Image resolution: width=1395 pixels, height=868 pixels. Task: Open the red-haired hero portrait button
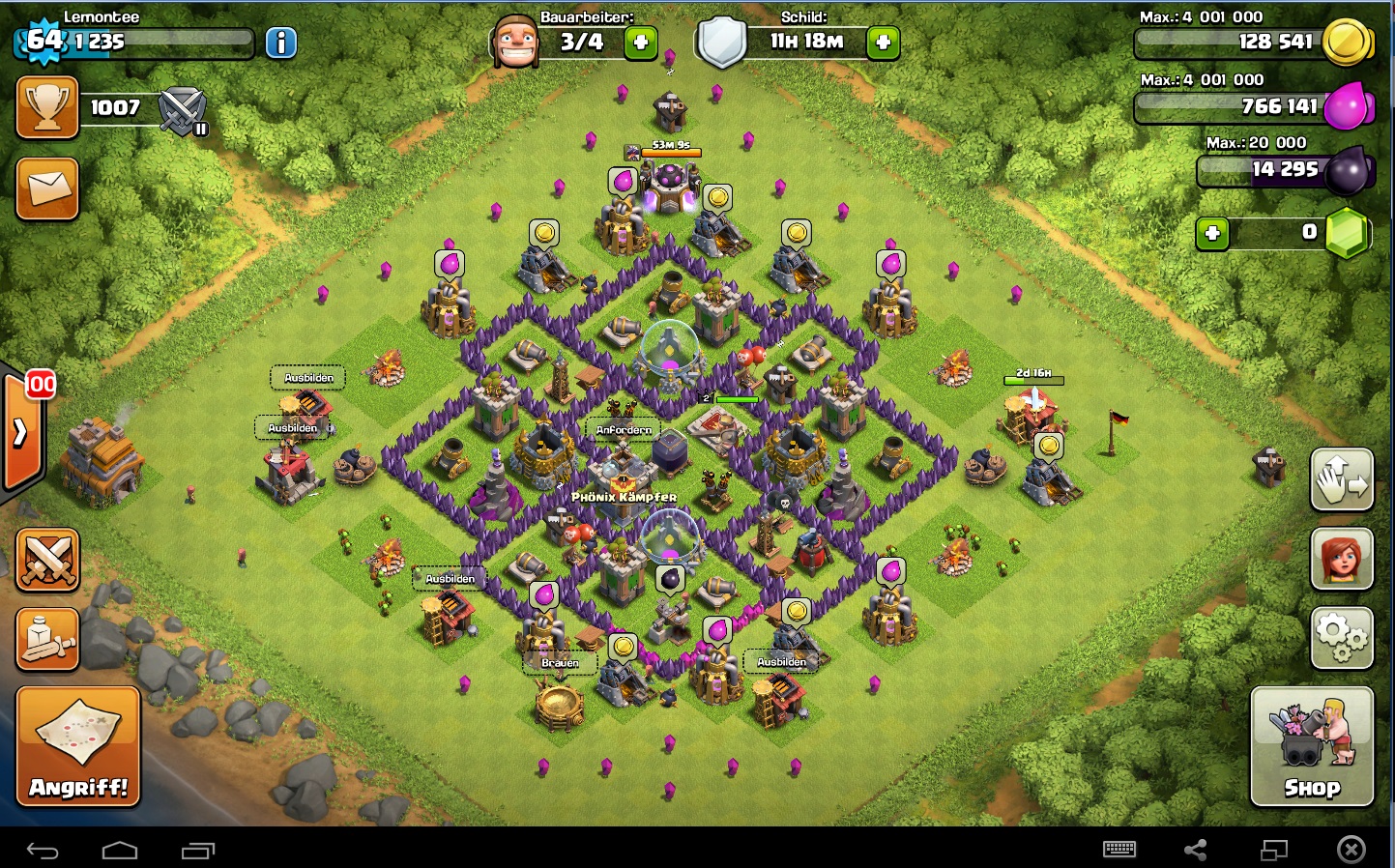1342,559
